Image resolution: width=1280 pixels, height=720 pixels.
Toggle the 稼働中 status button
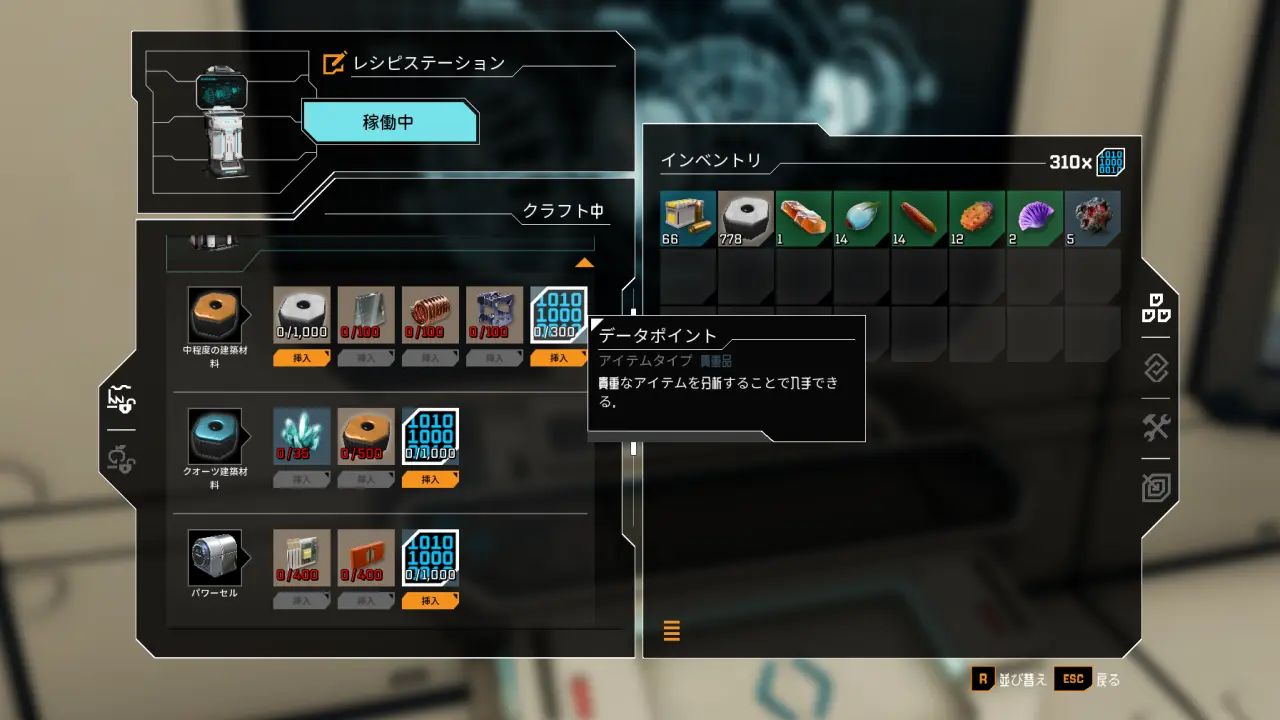tap(390, 122)
